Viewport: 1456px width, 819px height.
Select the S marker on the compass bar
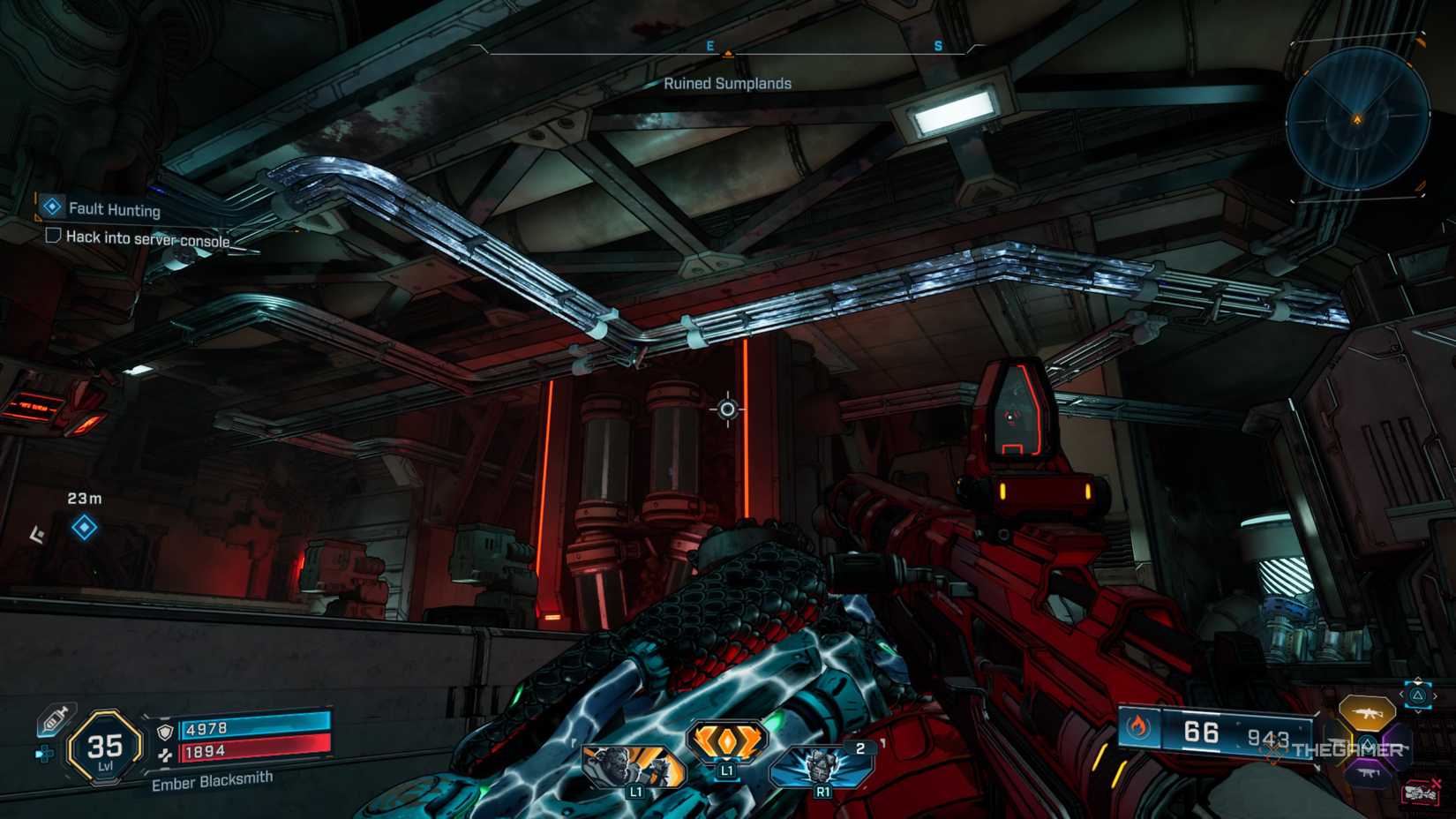tap(937, 46)
